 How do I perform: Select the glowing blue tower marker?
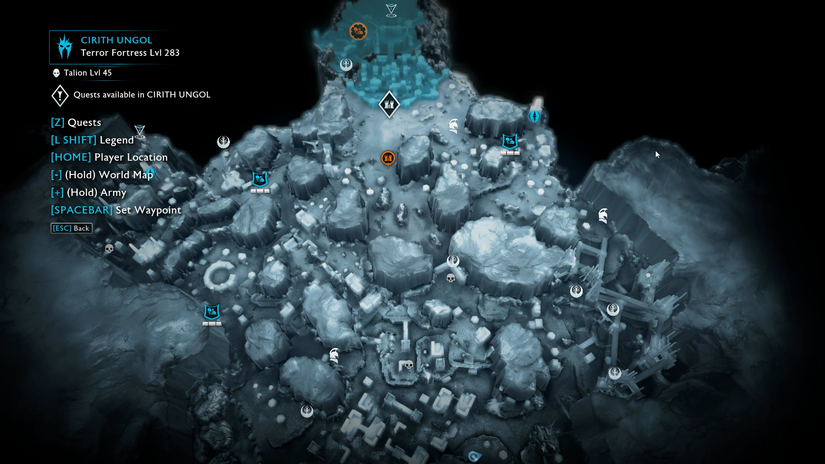[x=536, y=115]
